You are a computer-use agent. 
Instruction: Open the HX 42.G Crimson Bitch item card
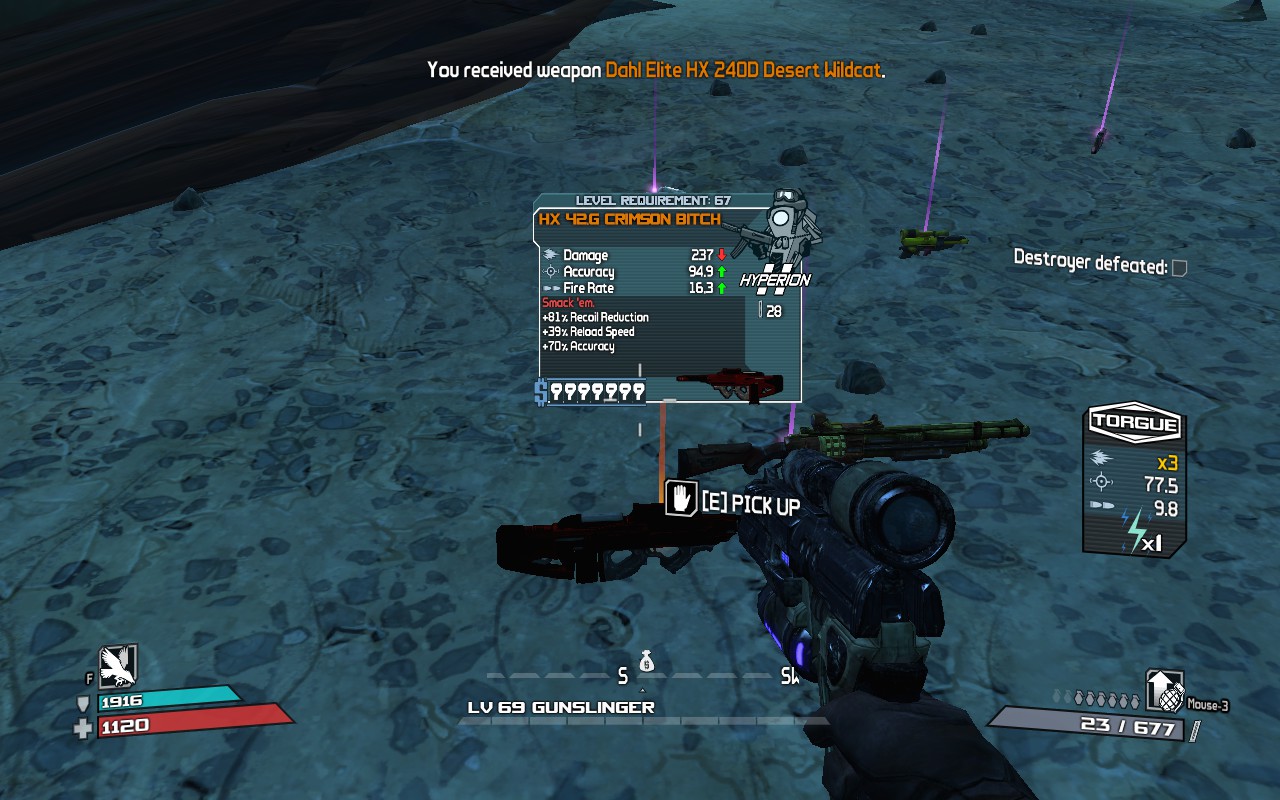point(667,298)
